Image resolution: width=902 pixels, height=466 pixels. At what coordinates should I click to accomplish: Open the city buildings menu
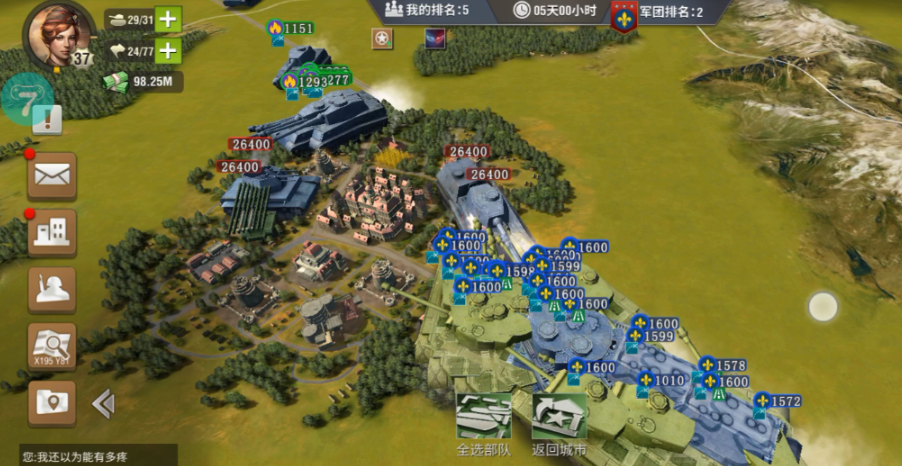click(x=51, y=232)
